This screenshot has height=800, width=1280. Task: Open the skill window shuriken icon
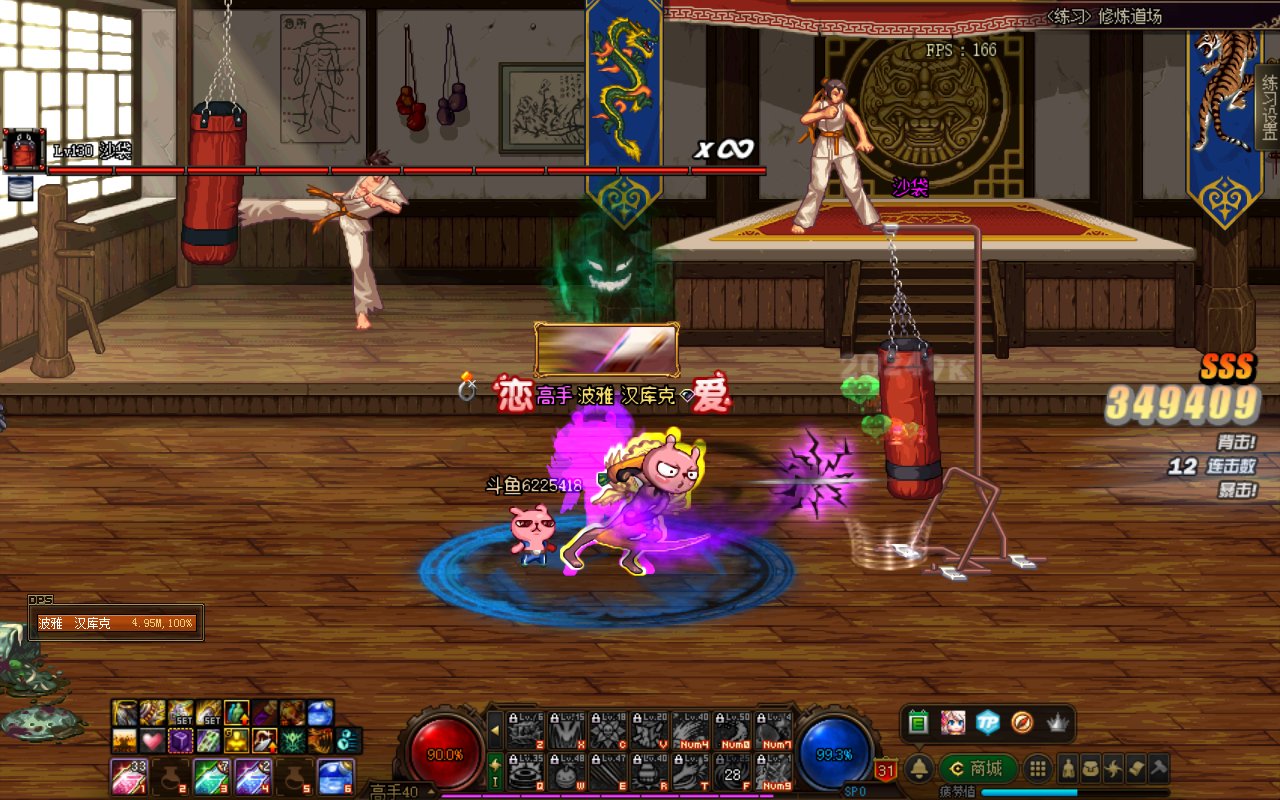coord(1113,768)
